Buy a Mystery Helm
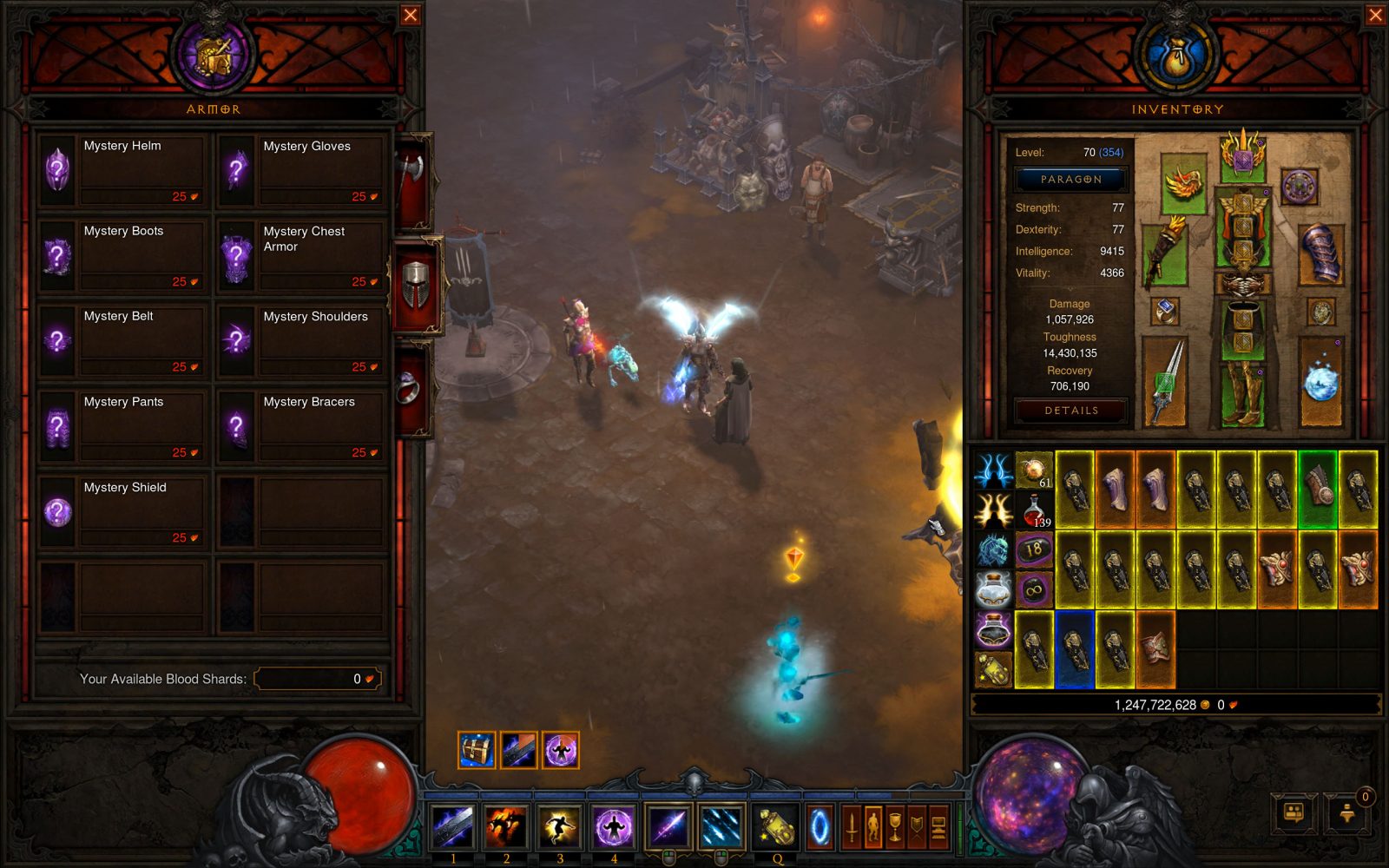This screenshot has height=868, width=1389. click(x=122, y=169)
